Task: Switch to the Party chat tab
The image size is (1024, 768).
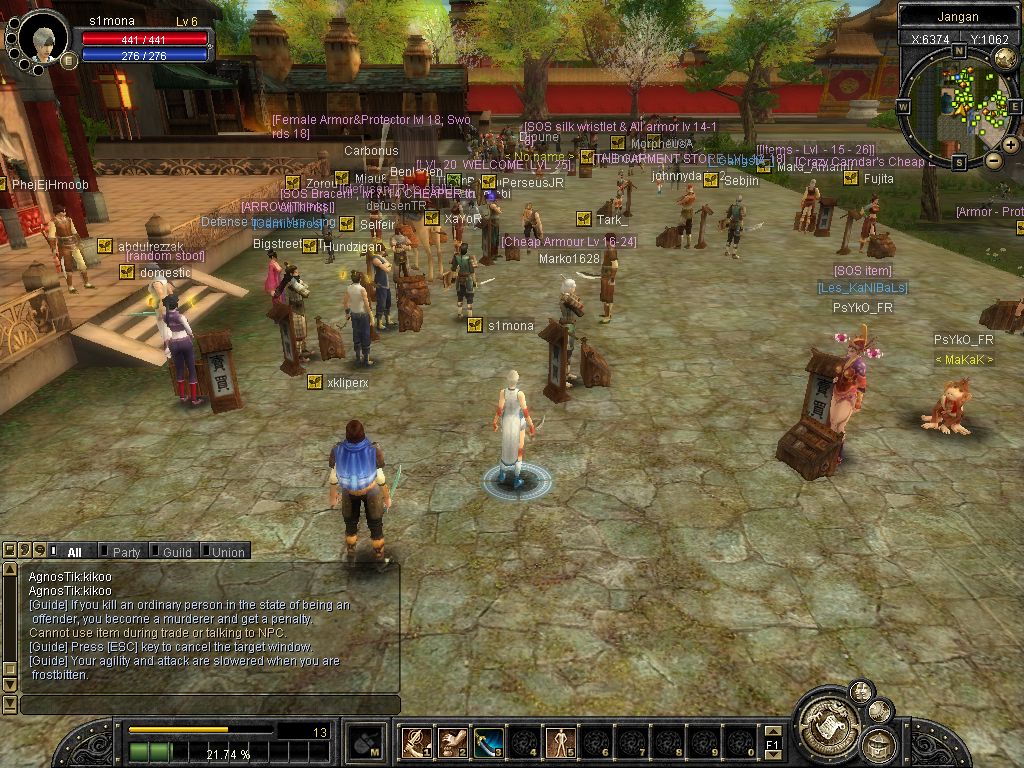Action: coord(126,552)
